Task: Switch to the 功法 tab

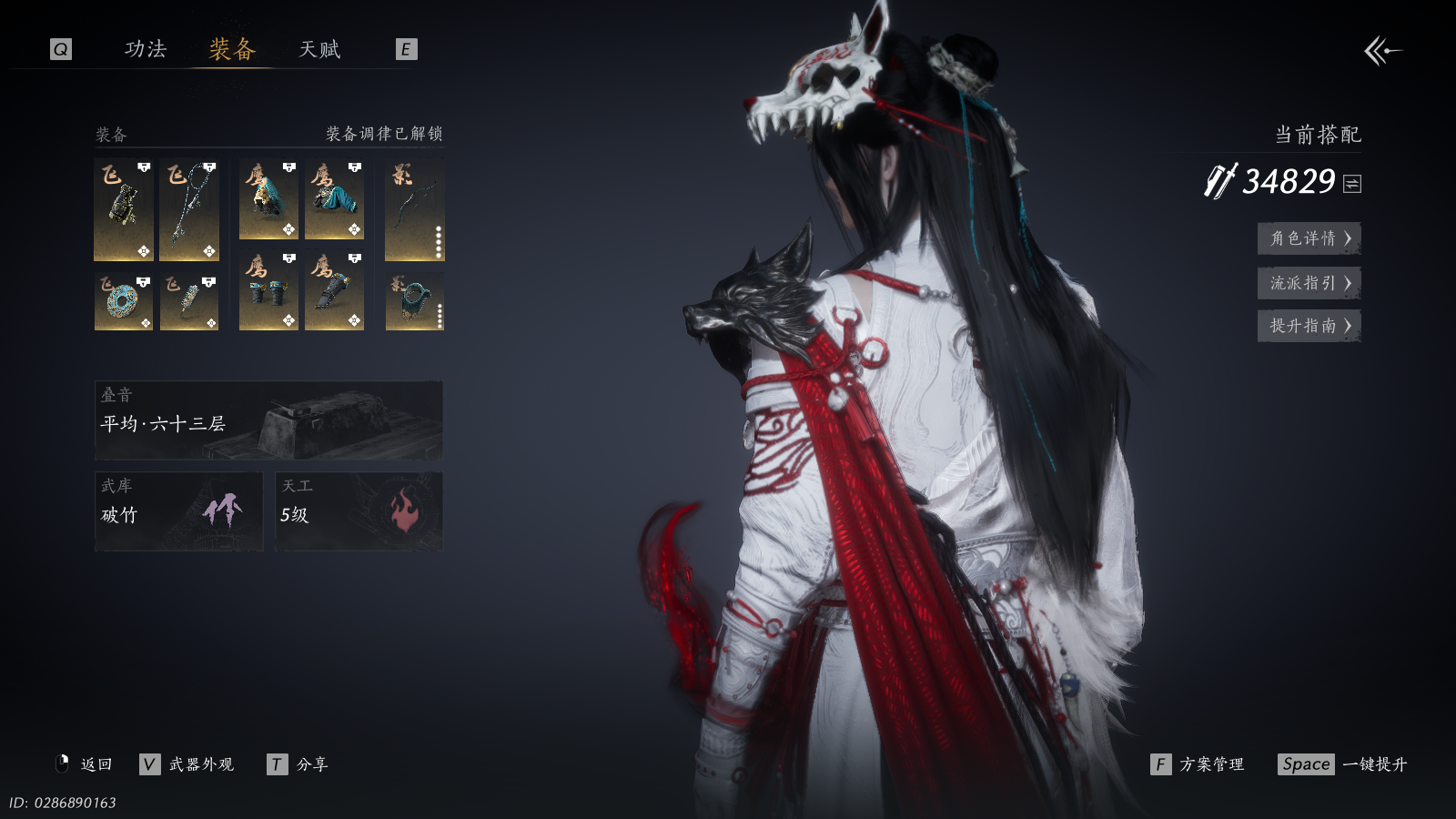Action: [x=146, y=49]
